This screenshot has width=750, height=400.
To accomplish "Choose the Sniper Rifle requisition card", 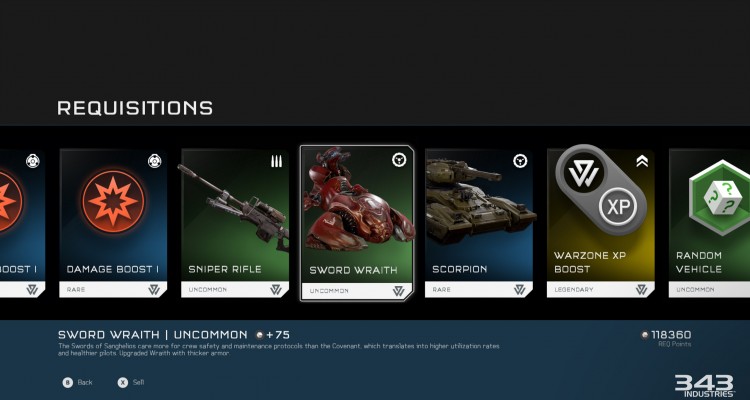I will point(235,222).
